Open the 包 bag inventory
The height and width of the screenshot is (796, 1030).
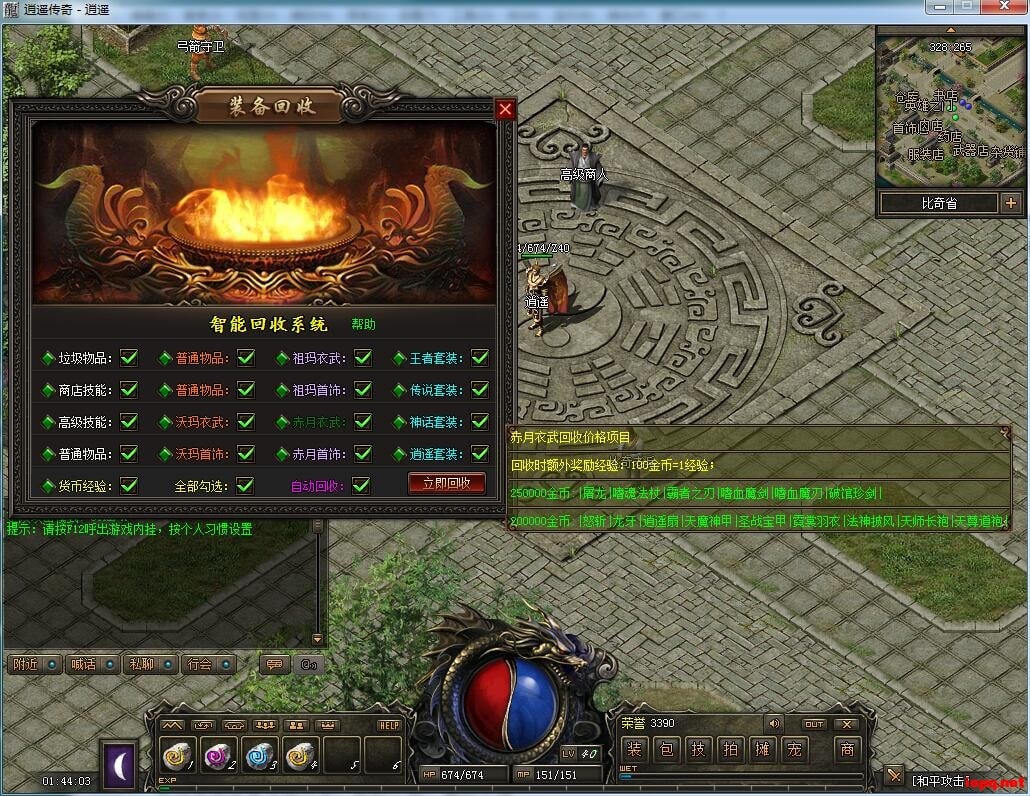pos(668,749)
